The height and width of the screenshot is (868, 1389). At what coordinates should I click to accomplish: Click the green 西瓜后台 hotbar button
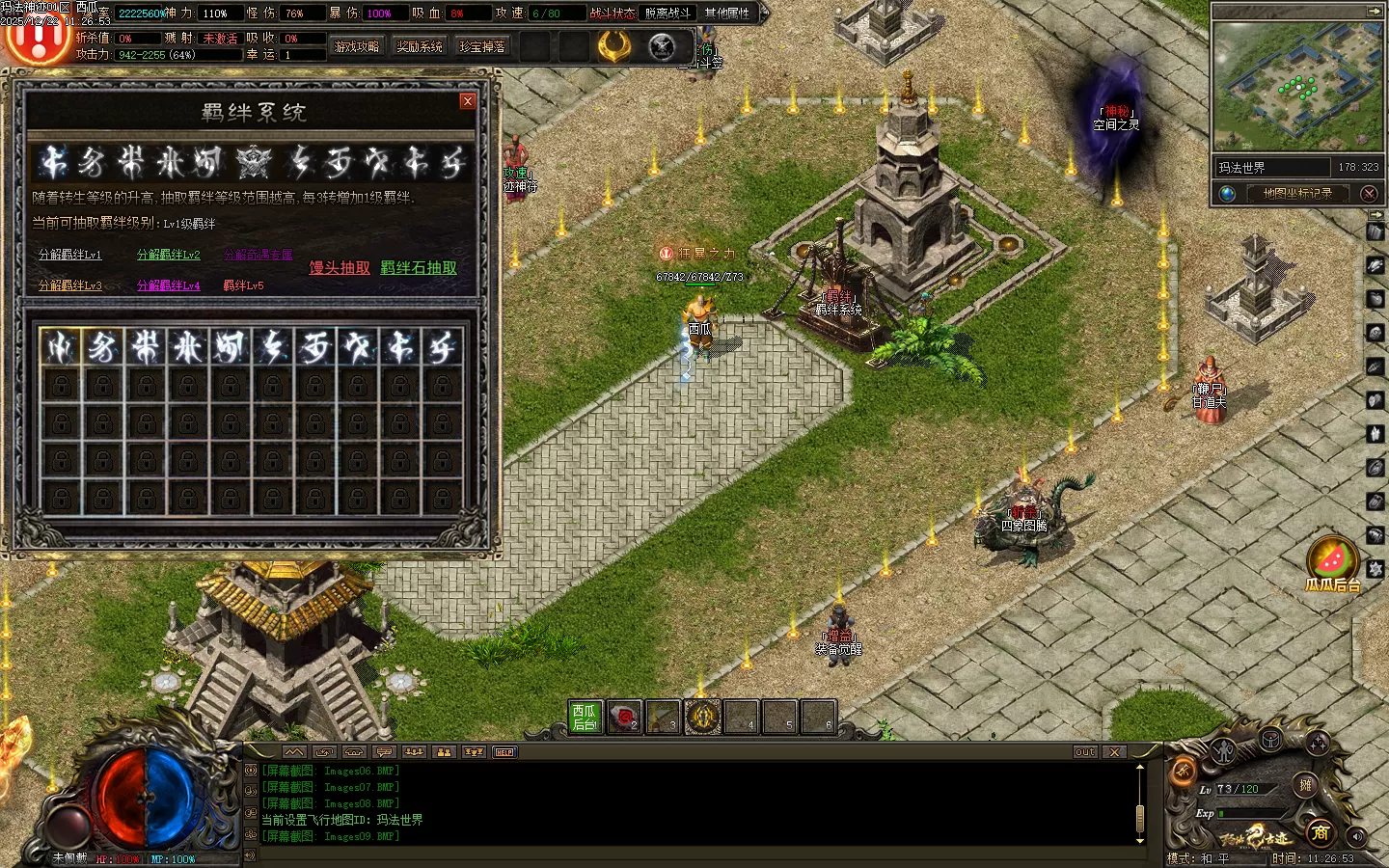pos(585,717)
